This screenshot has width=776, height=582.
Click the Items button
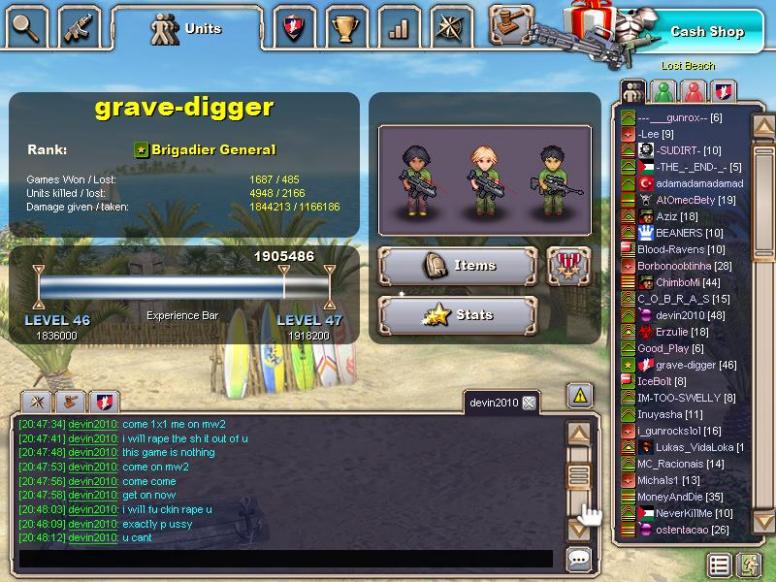(x=457, y=266)
